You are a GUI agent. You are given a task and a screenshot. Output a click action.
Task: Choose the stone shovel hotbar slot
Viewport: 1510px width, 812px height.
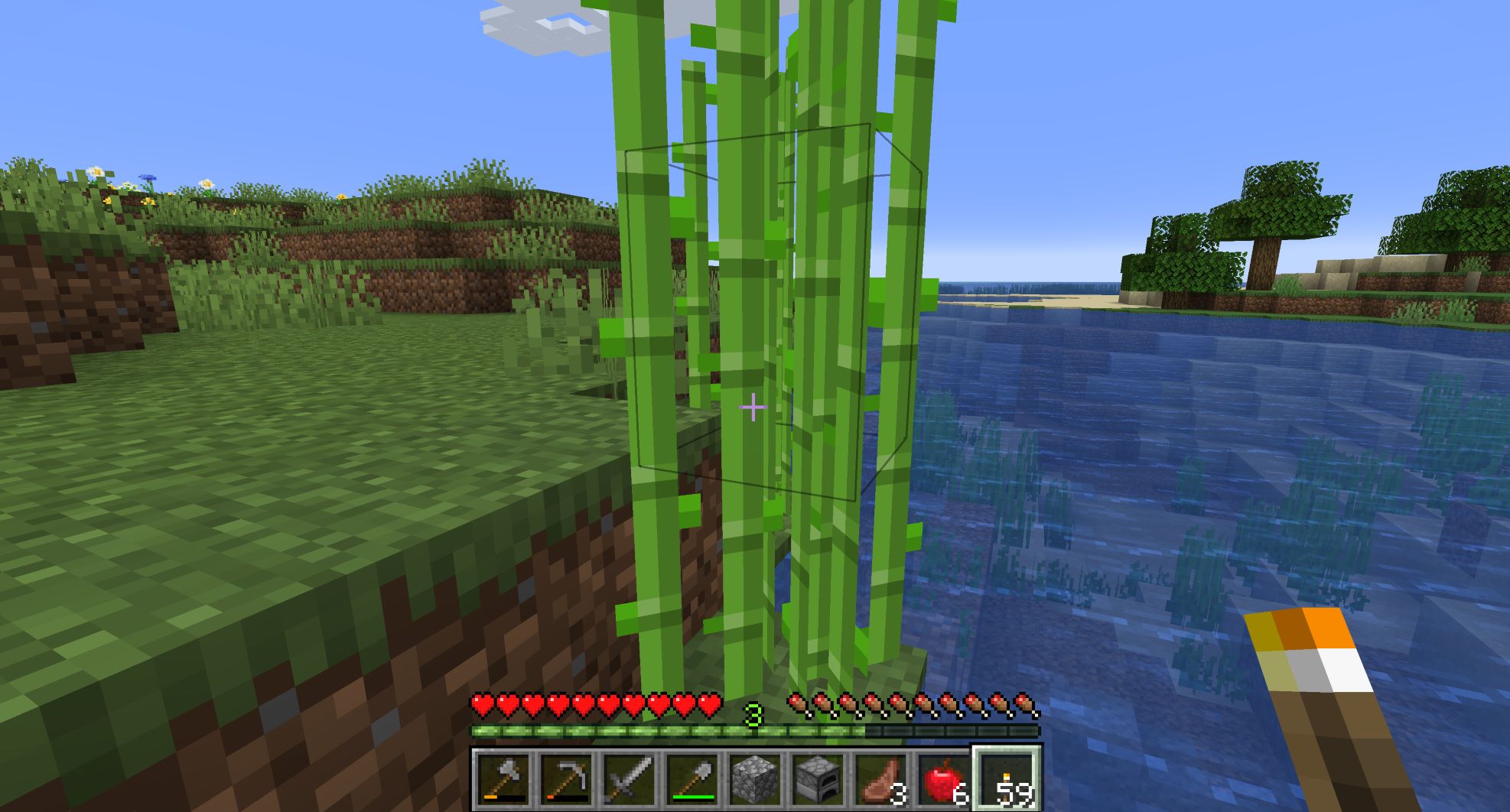692,780
